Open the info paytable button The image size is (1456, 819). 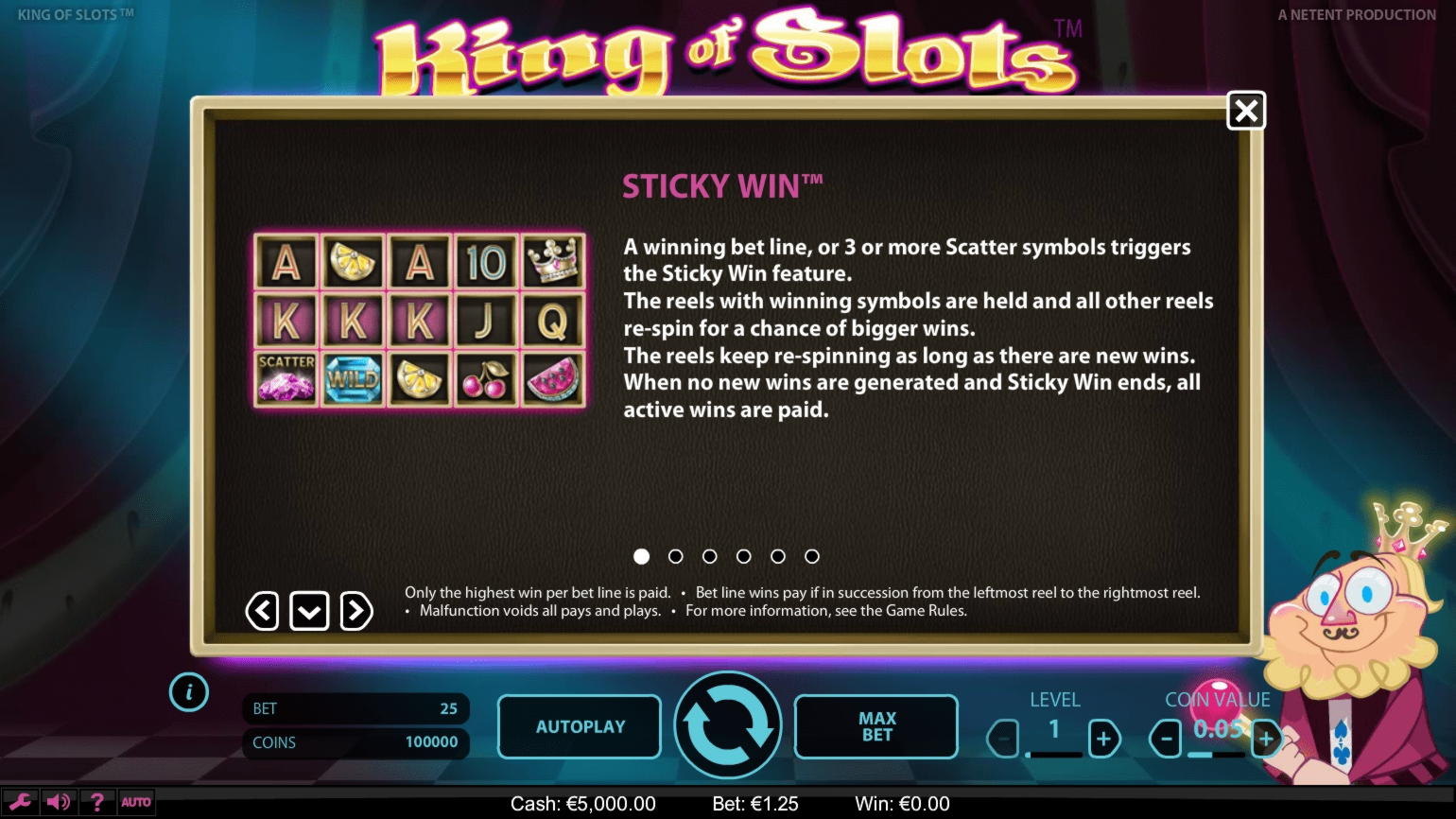(189, 693)
